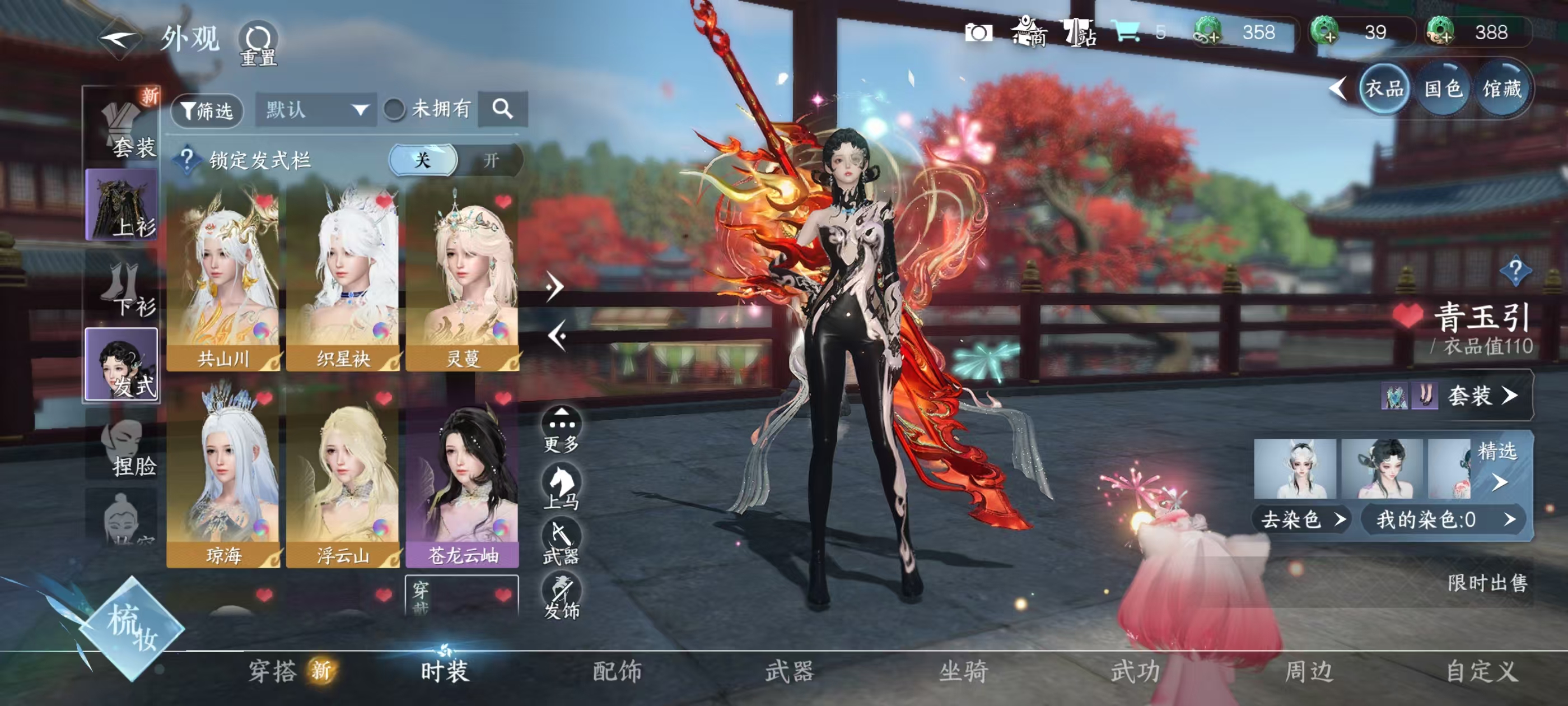Go back using the arrow beside 外观
1568x706 pixels.
point(119,40)
